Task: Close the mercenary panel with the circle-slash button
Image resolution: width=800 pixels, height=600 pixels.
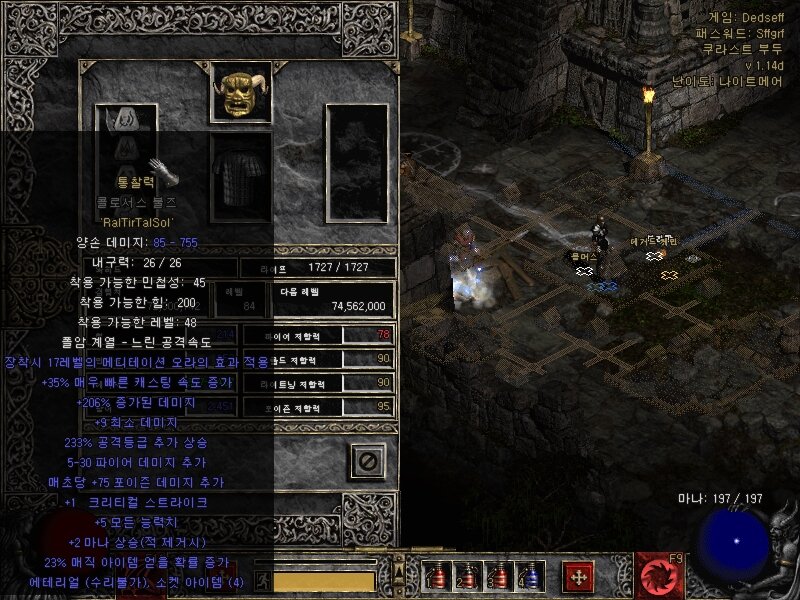Action: tap(367, 461)
